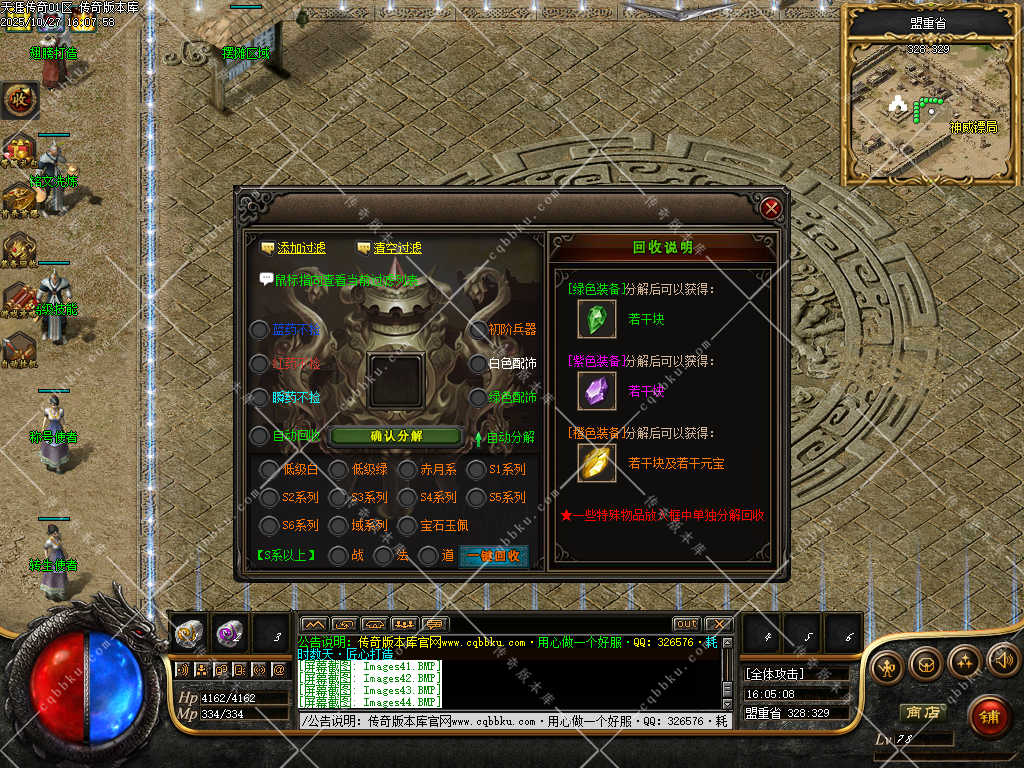Screen dimensions: 1024x768
Task: Check the 白色配饰 option
Action: [x=477, y=363]
